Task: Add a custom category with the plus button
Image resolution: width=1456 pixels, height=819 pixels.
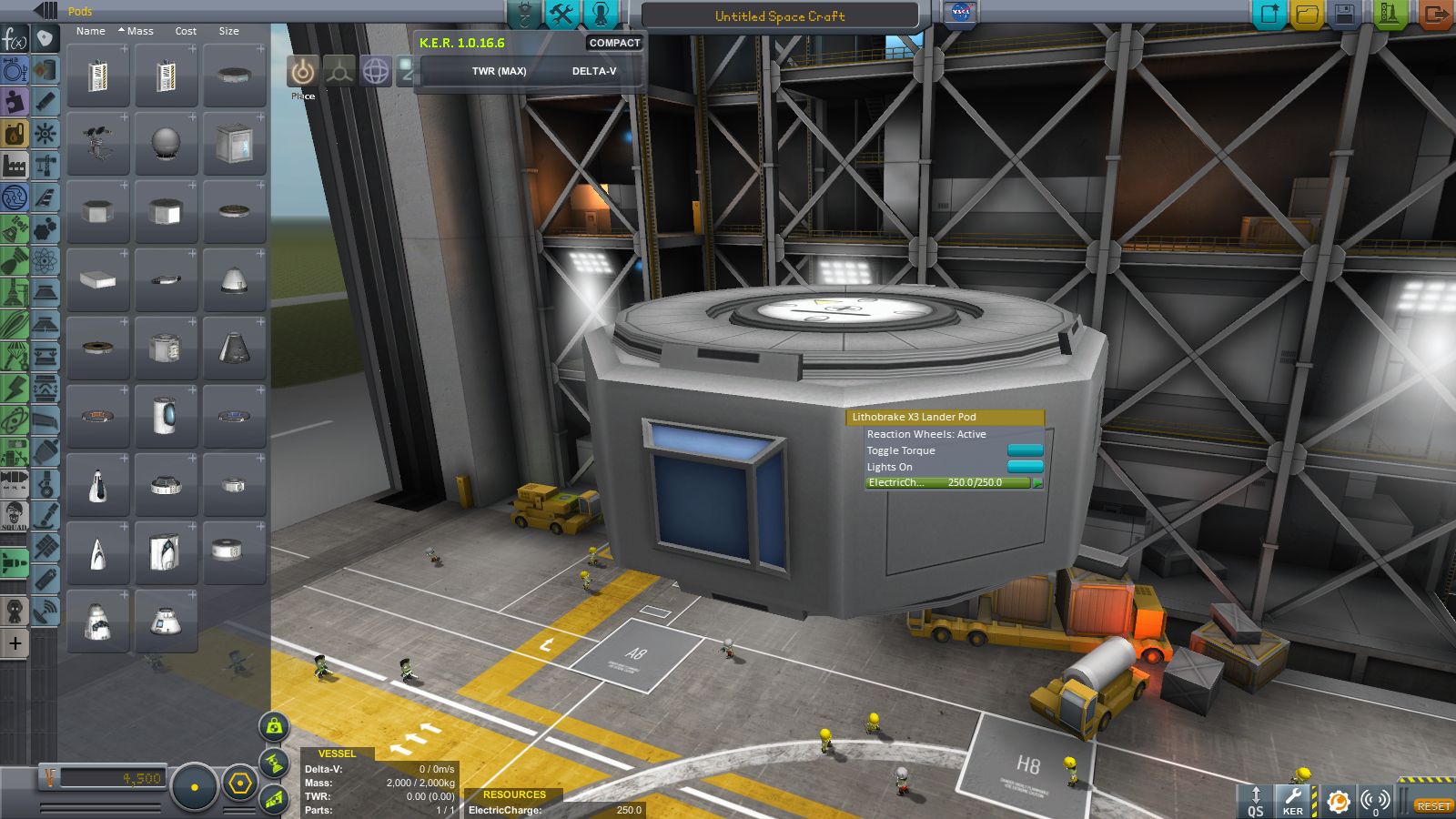Action: [15, 643]
